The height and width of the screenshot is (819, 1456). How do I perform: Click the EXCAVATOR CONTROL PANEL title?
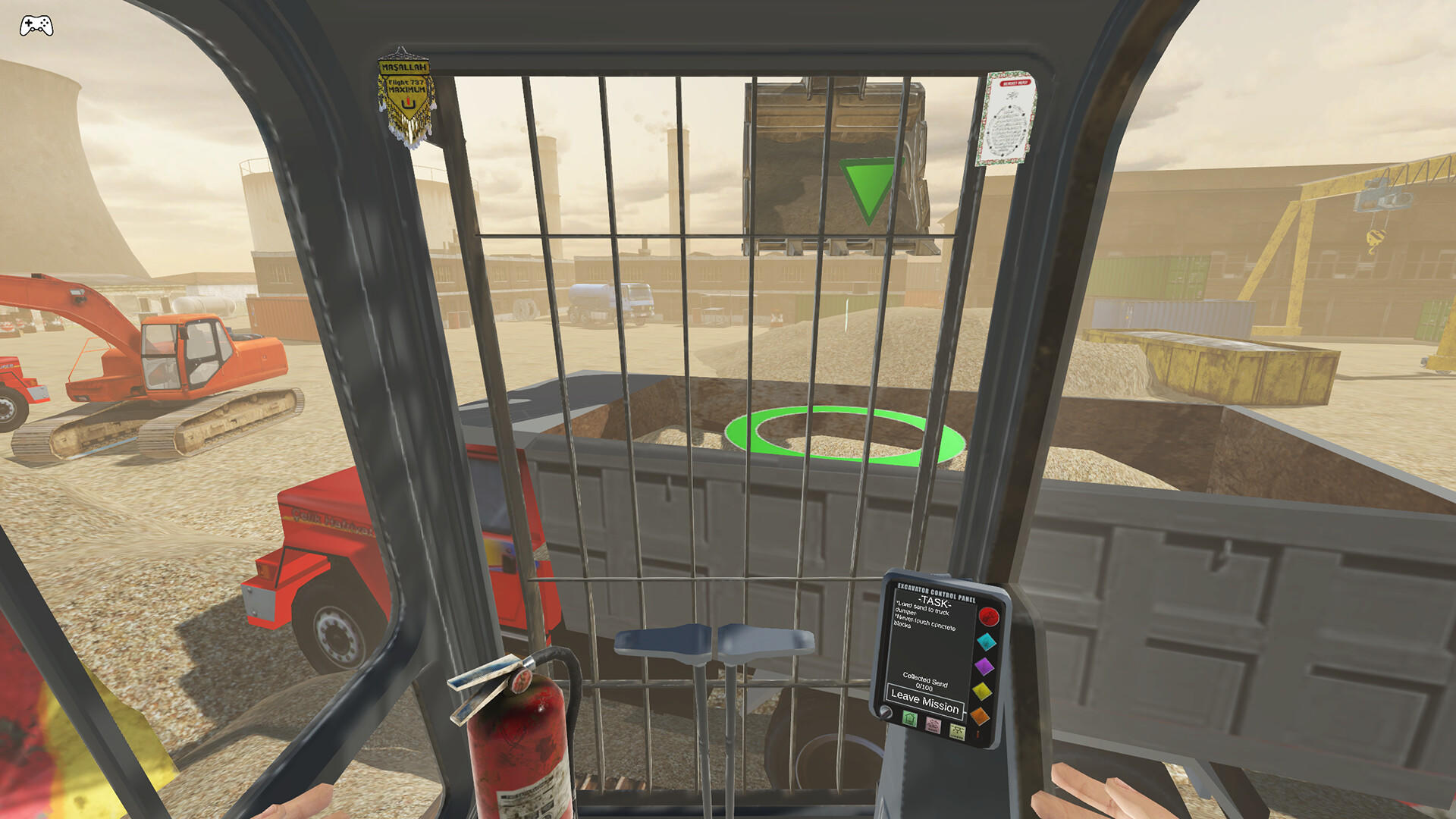937,591
